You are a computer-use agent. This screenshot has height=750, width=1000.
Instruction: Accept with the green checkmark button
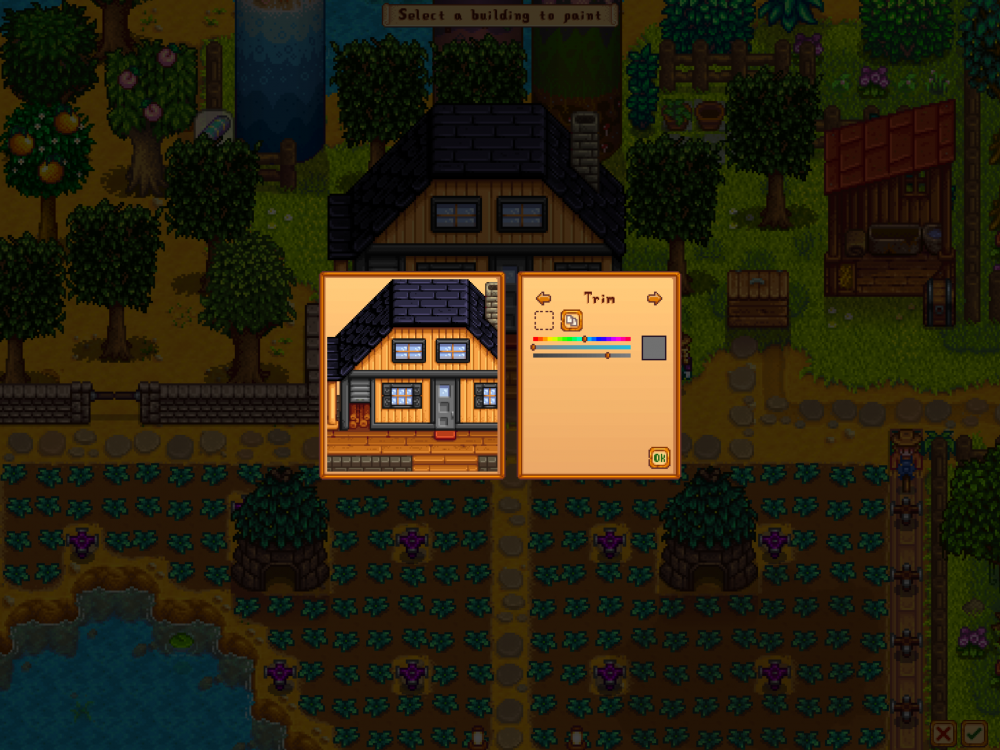973,735
